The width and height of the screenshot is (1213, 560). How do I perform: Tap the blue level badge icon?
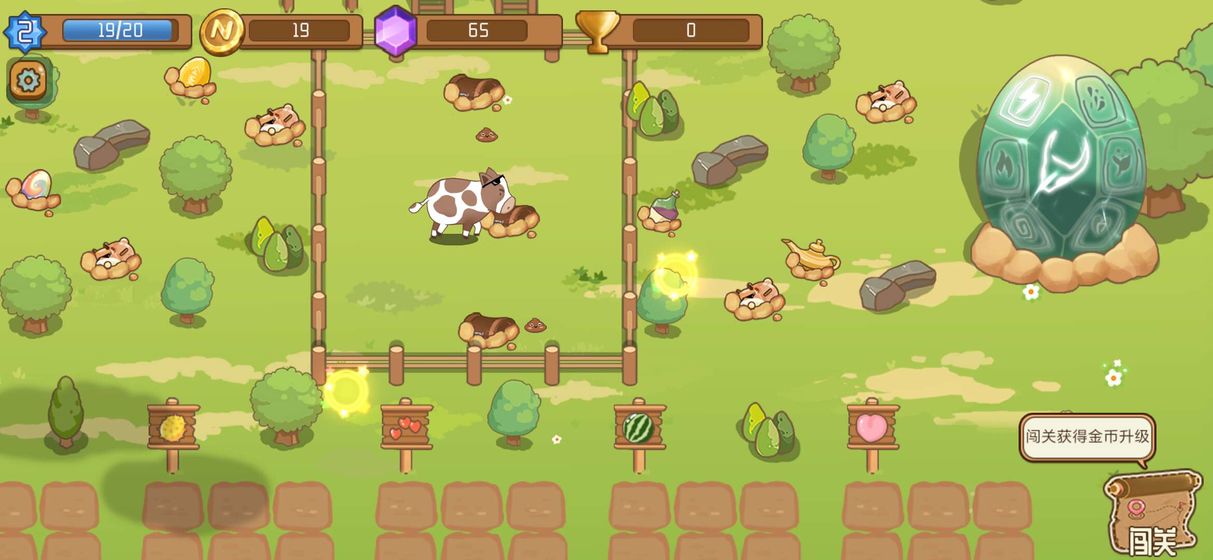(x=25, y=31)
